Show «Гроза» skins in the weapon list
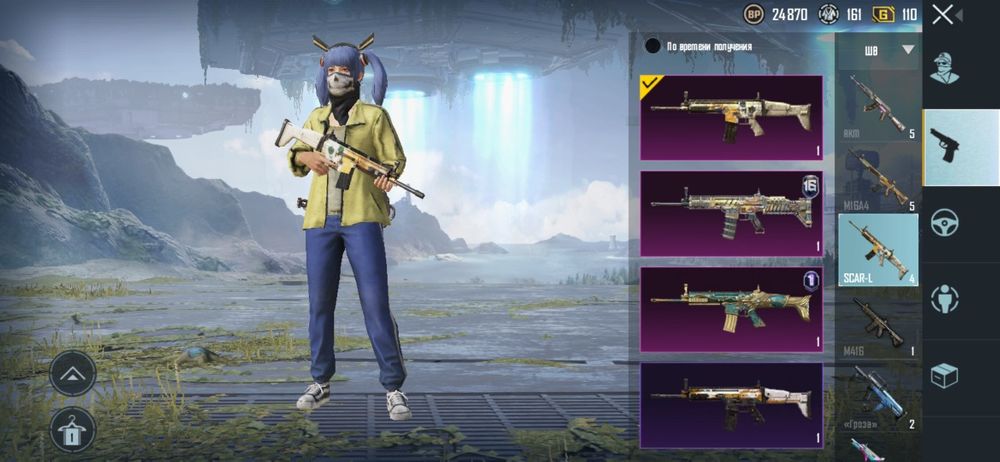The image size is (1000, 462). pos(878,395)
